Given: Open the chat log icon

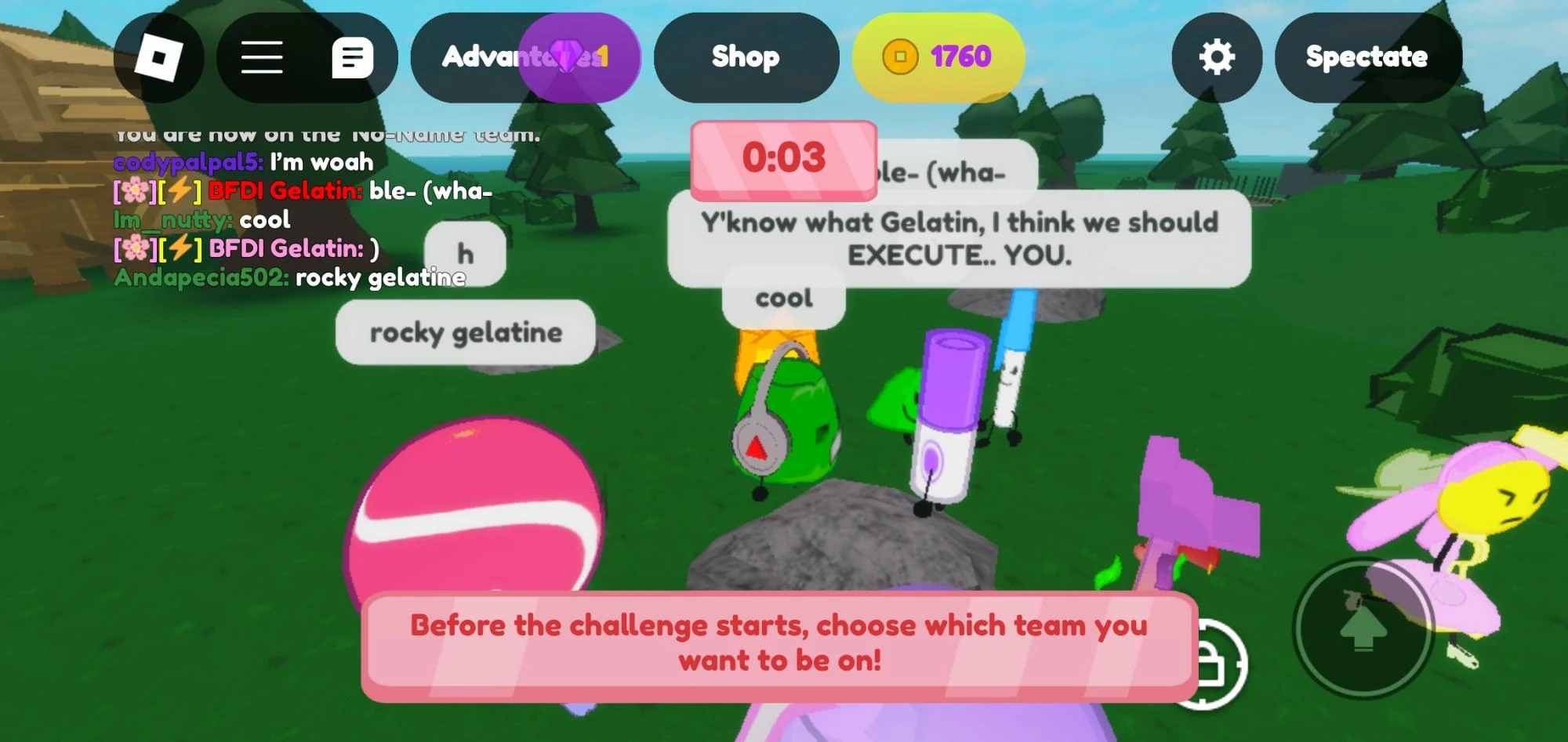Looking at the screenshot, I should point(355,58).
